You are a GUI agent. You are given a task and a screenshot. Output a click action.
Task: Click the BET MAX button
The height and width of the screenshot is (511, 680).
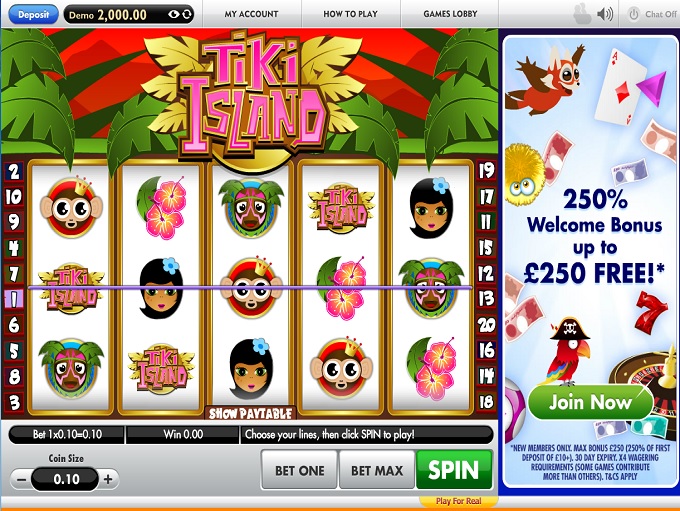(376, 469)
